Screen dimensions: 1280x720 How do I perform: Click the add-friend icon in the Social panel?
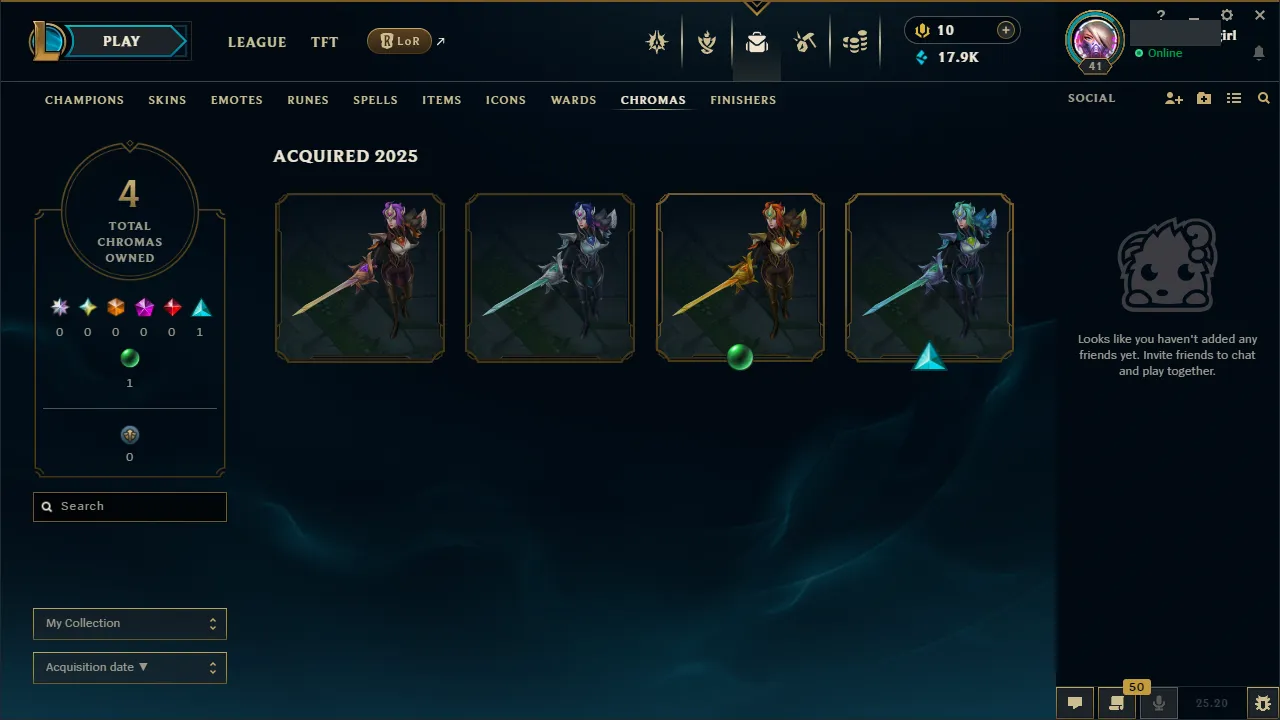1173,98
